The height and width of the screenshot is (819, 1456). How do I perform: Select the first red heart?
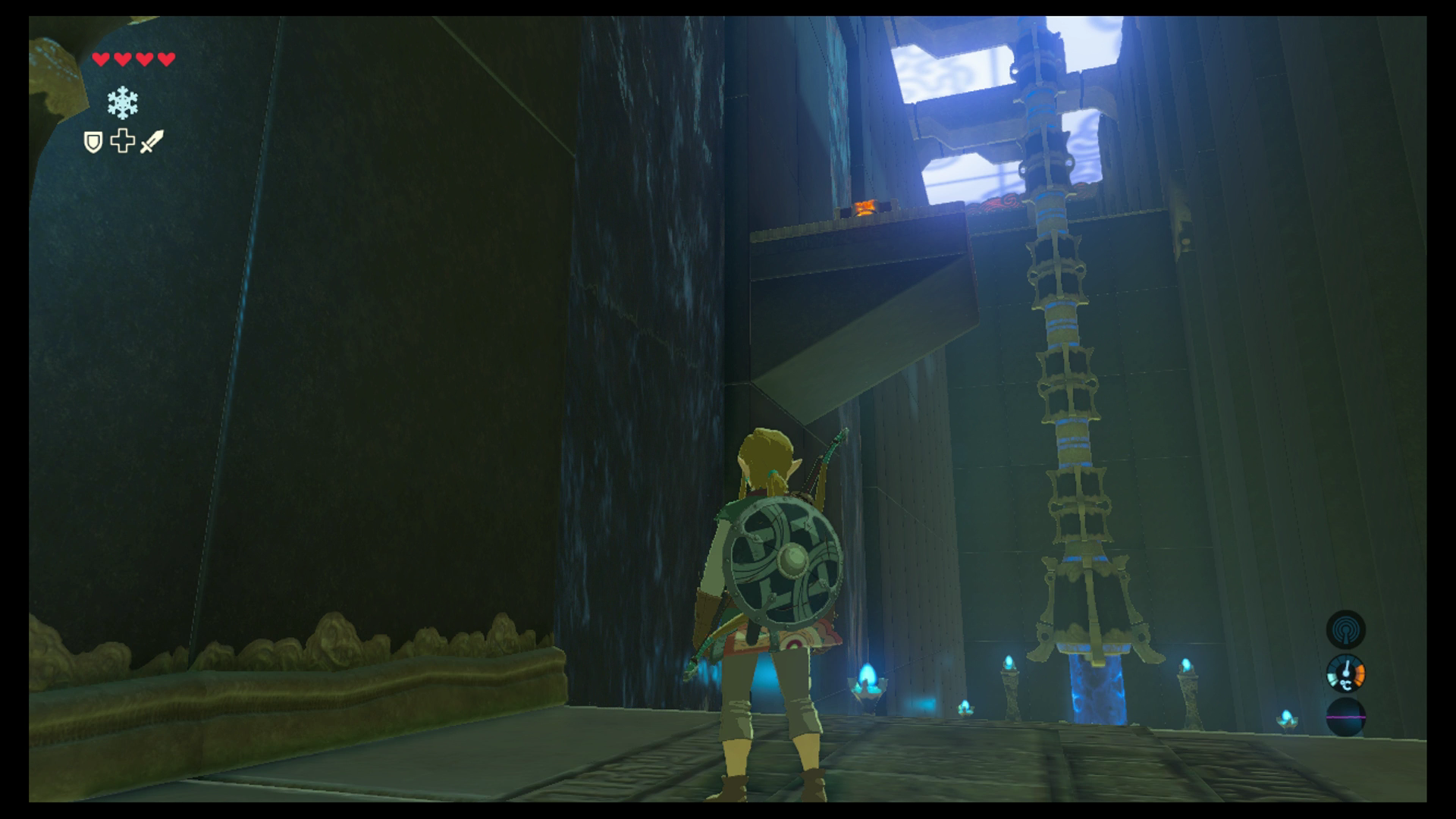coord(99,59)
